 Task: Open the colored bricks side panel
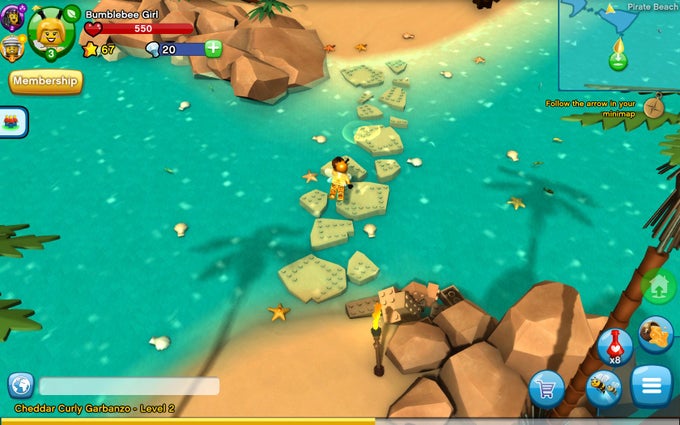pyautogui.click(x=13, y=122)
